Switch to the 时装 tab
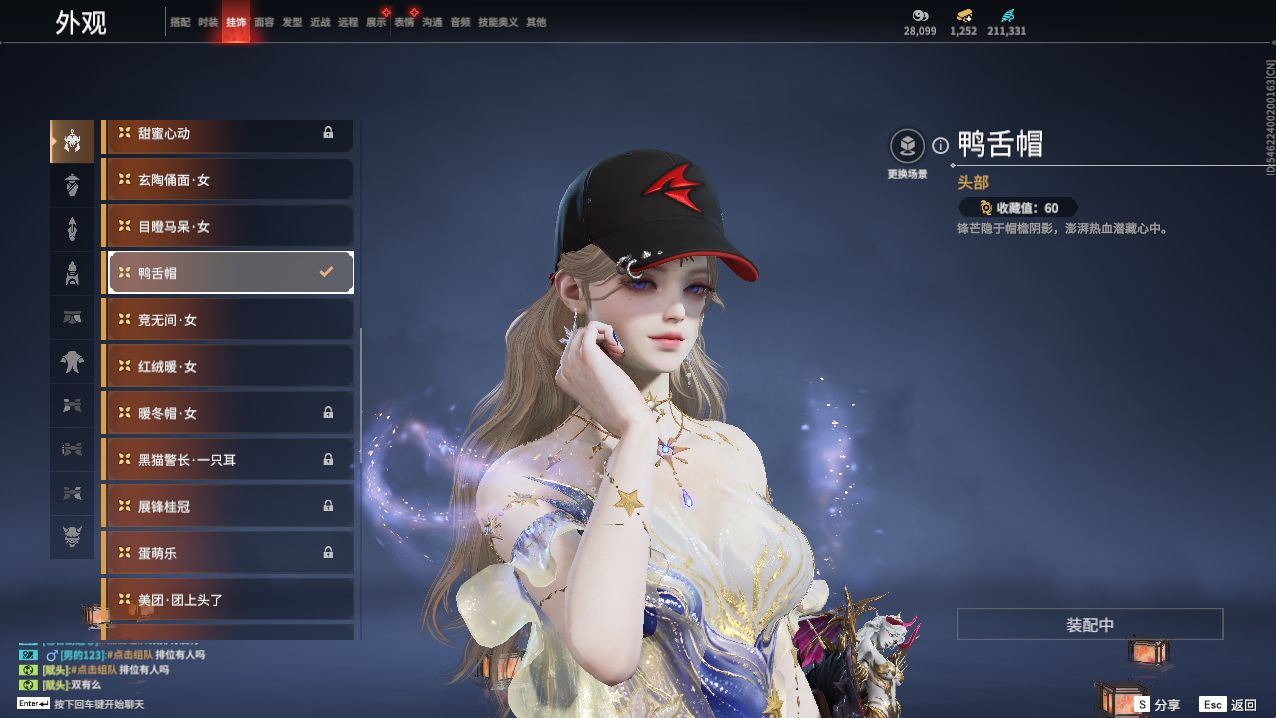Viewport: 1276px width, 718px height. pos(208,22)
